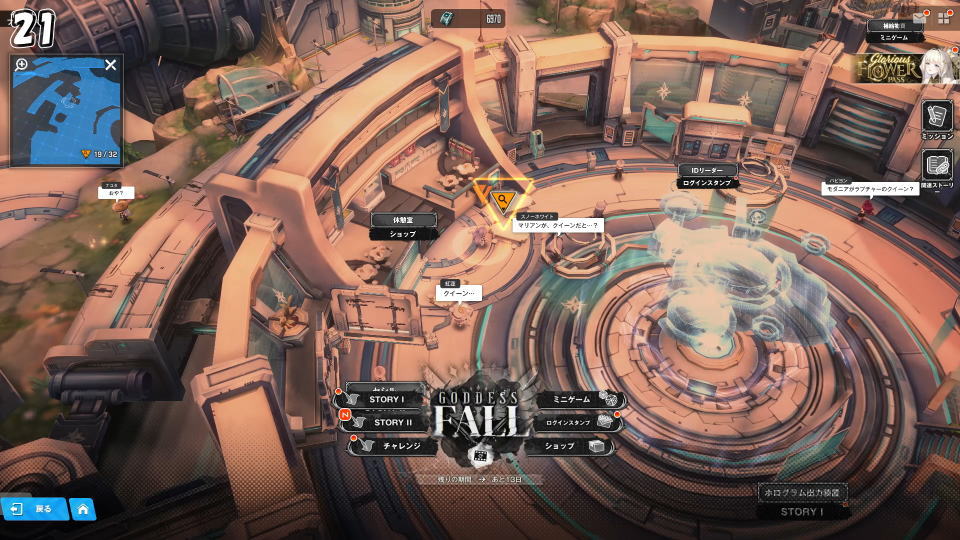Select the IDリーダー ログインスタンプ location label

tap(707, 177)
